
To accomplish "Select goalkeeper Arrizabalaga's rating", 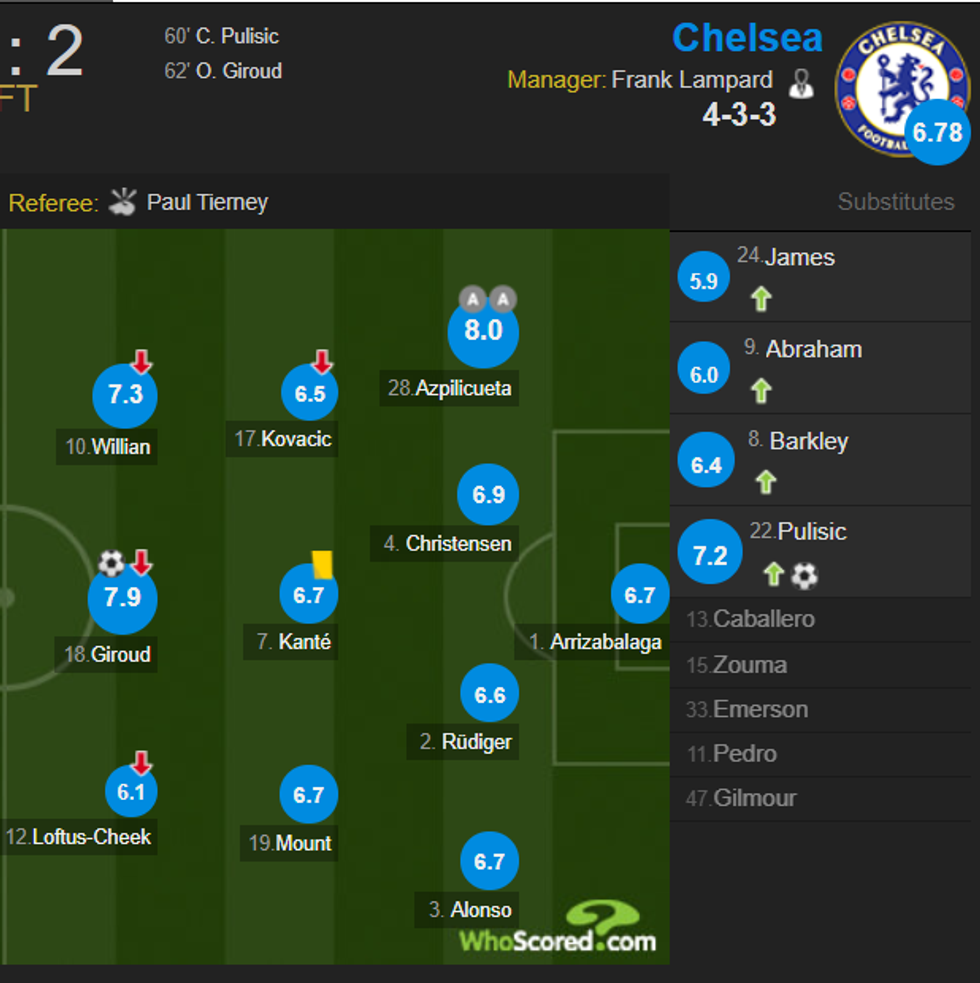I will (640, 595).
